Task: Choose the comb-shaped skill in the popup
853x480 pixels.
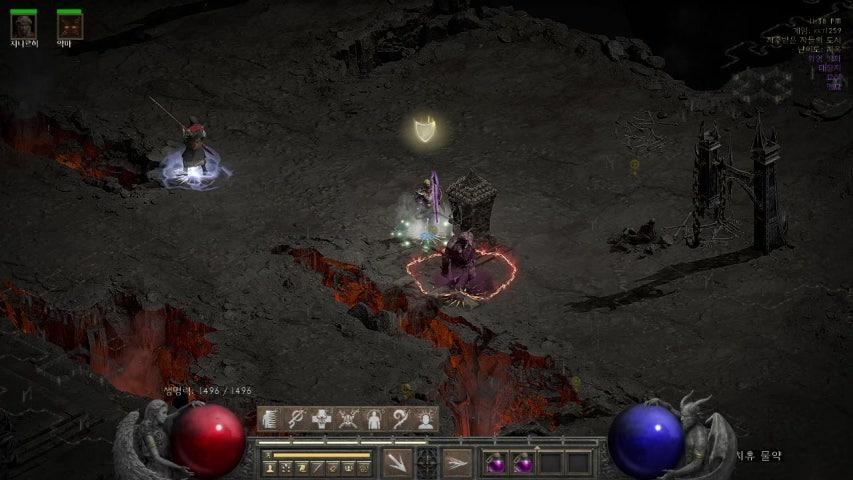Action: pos(270,420)
